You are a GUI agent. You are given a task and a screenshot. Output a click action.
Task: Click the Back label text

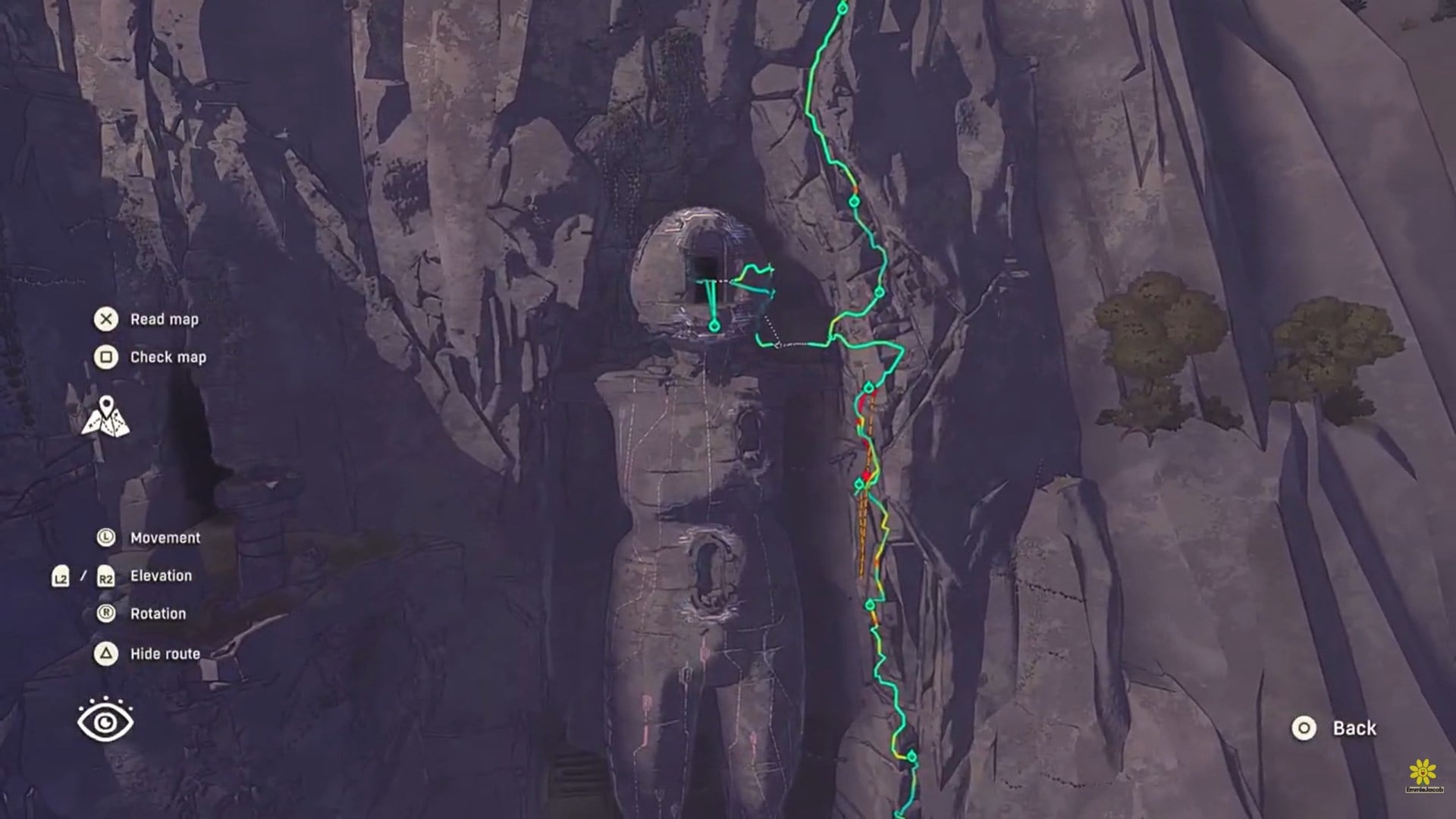coord(1354,729)
